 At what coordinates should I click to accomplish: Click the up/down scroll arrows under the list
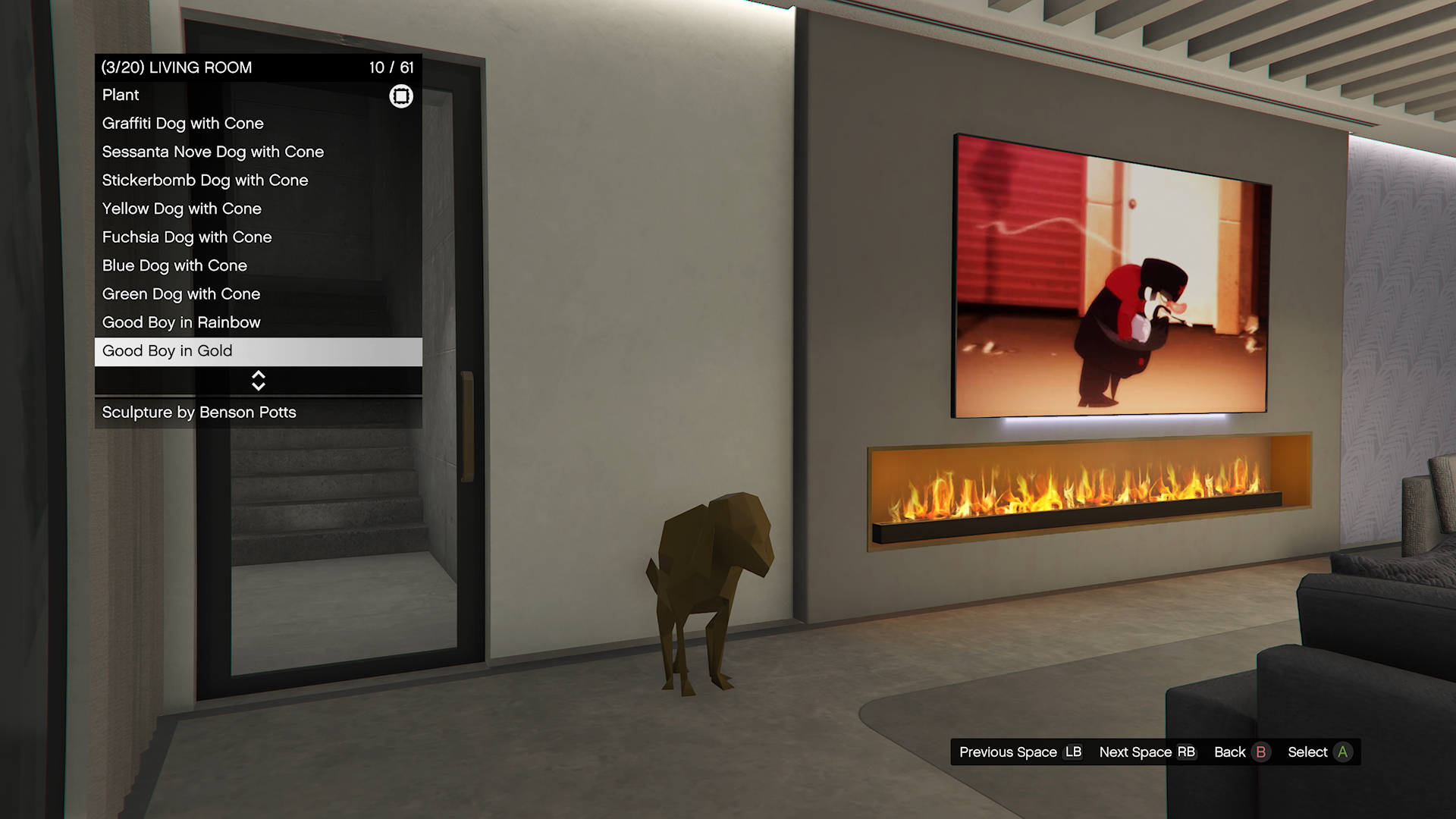259,381
